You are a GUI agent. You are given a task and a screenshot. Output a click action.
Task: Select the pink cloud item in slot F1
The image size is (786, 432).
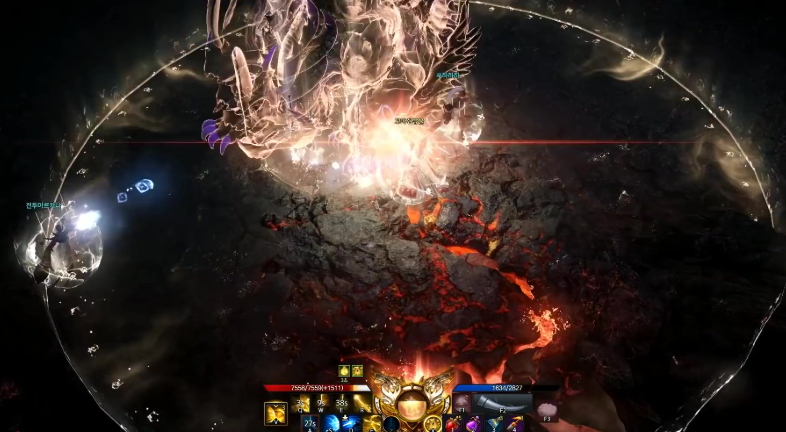[x=462, y=402]
